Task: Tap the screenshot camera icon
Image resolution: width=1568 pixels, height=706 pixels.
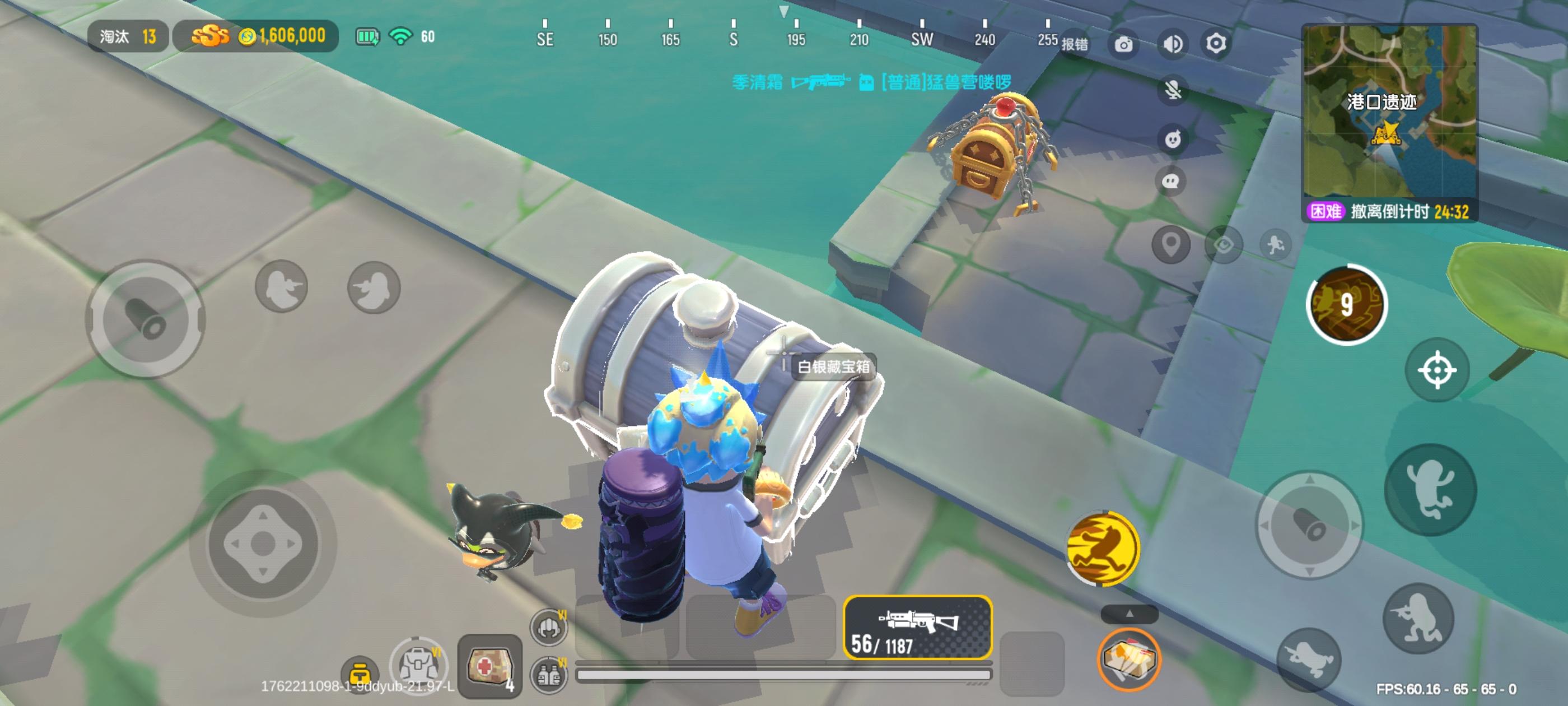Action: tap(1124, 44)
